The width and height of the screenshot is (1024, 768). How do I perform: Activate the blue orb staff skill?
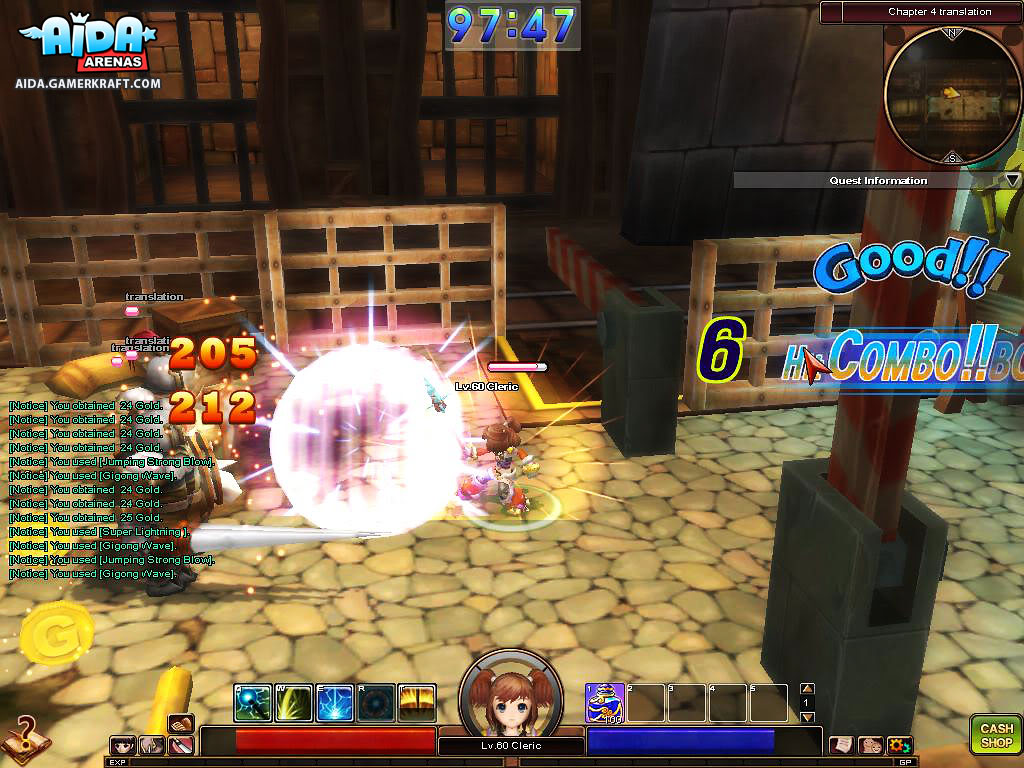pyautogui.click(x=253, y=703)
